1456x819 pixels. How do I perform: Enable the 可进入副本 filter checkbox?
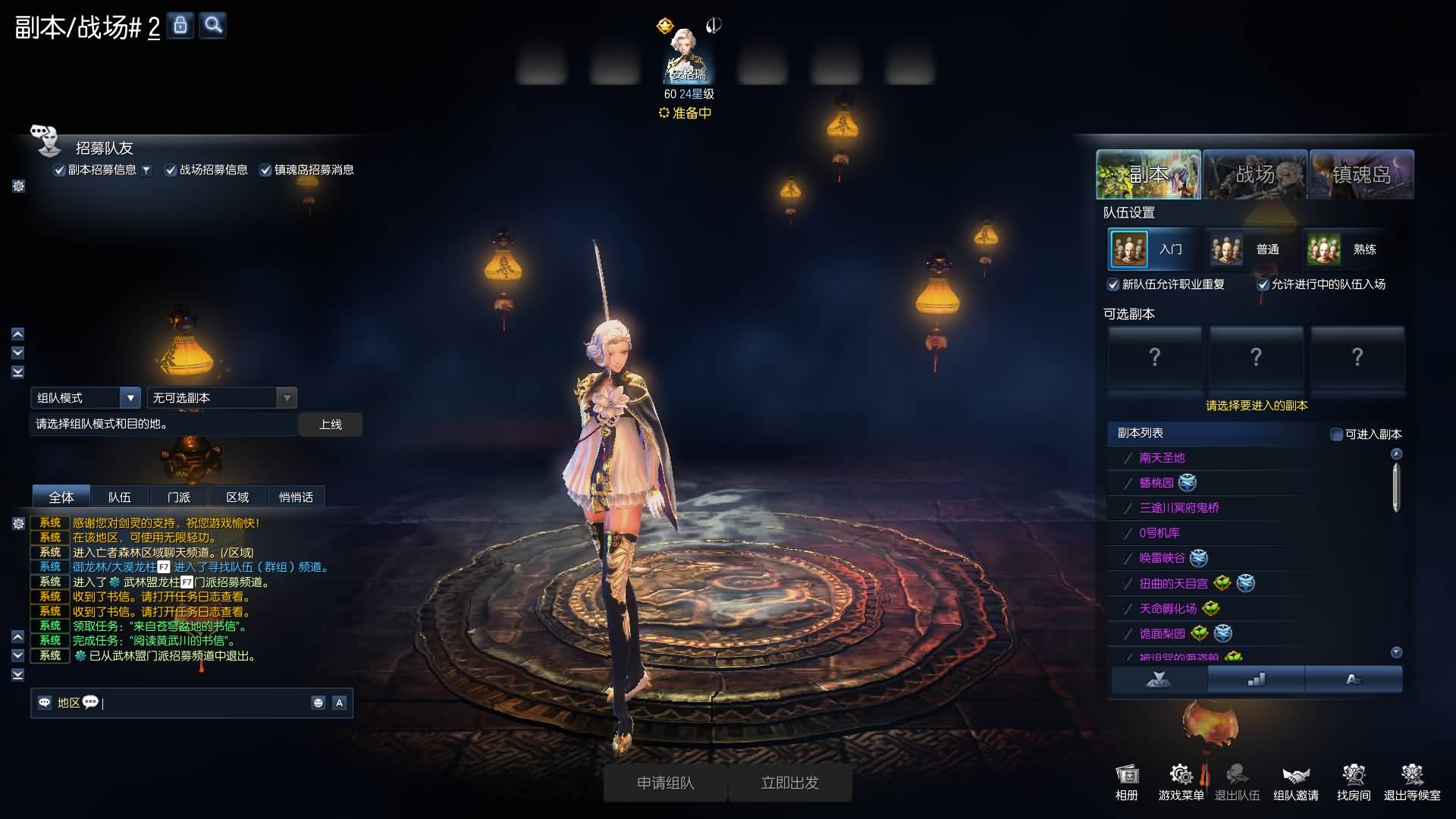(1337, 435)
